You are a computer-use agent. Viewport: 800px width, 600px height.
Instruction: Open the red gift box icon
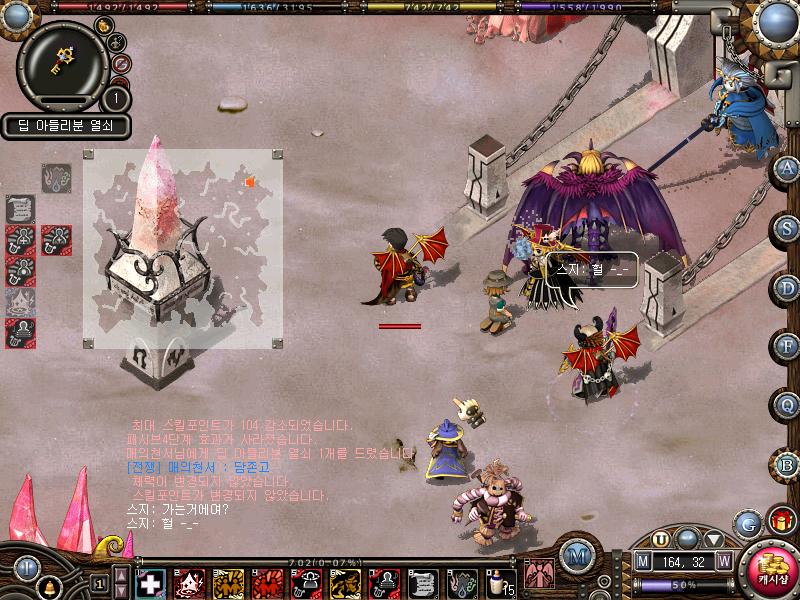tap(780, 521)
